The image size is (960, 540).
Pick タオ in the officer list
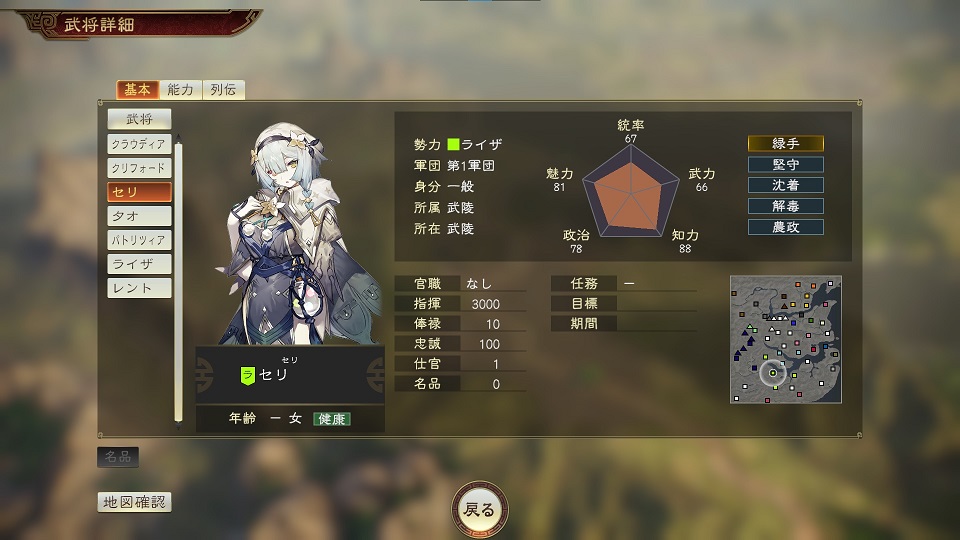click(x=139, y=216)
